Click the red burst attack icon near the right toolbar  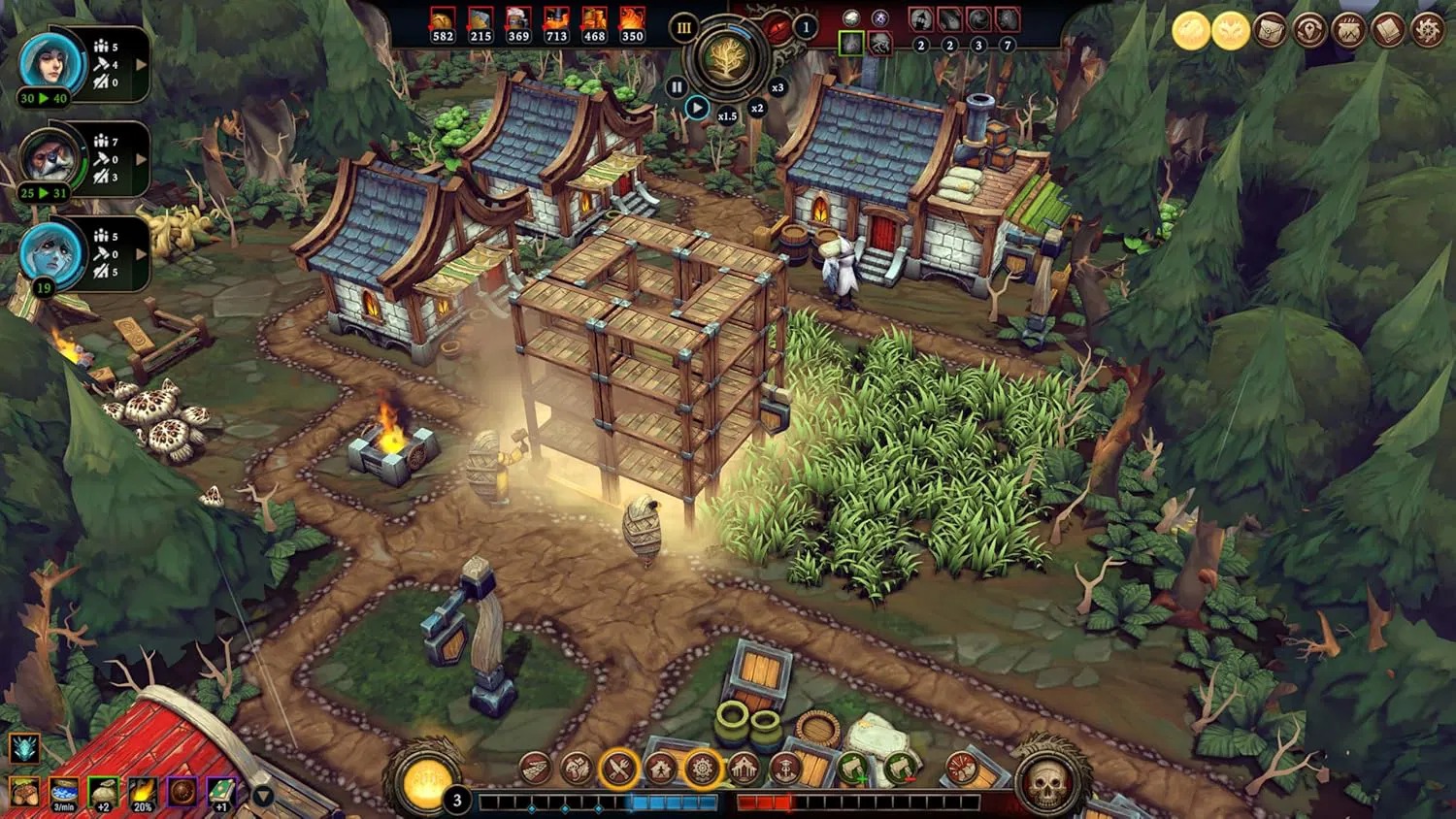[962, 769]
